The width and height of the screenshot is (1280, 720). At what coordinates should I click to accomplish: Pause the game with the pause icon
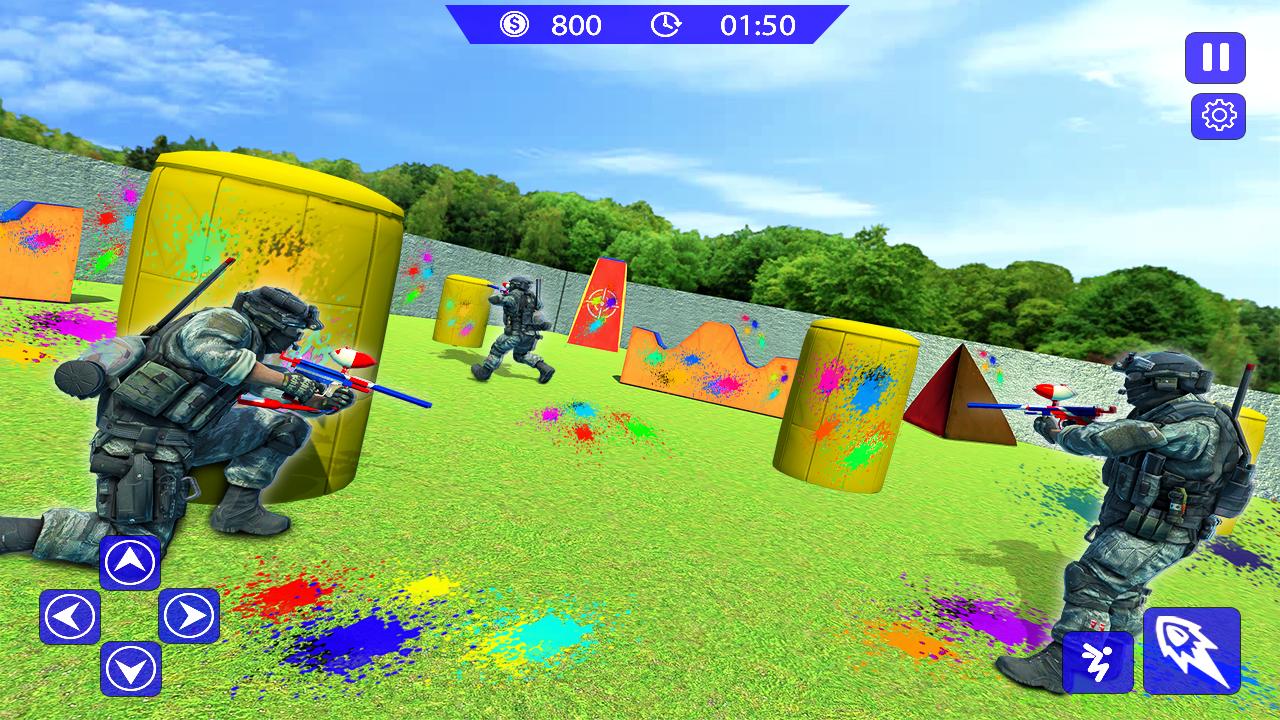coord(1213,60)
